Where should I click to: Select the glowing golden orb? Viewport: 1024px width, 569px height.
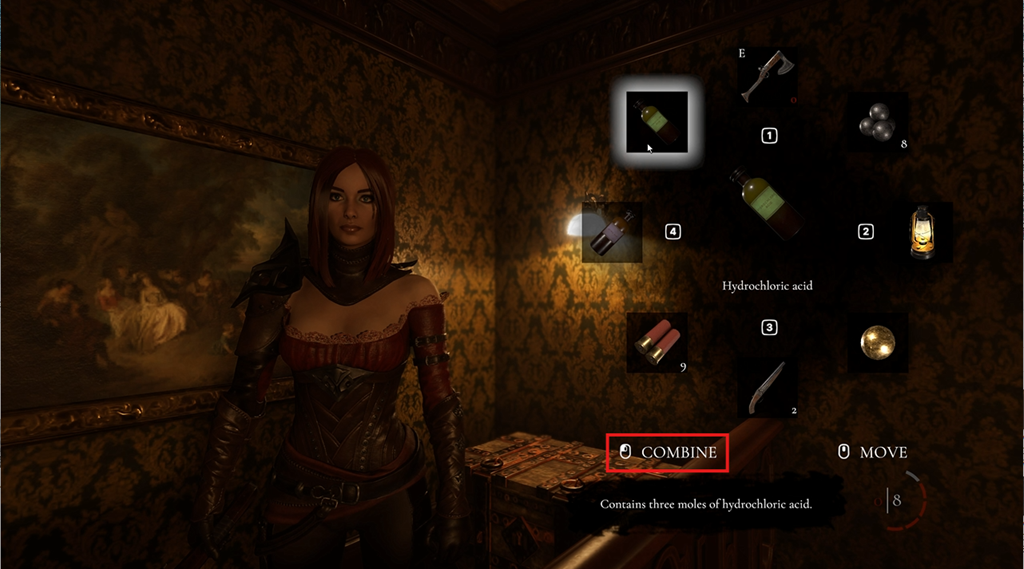[x=877, y=343]
